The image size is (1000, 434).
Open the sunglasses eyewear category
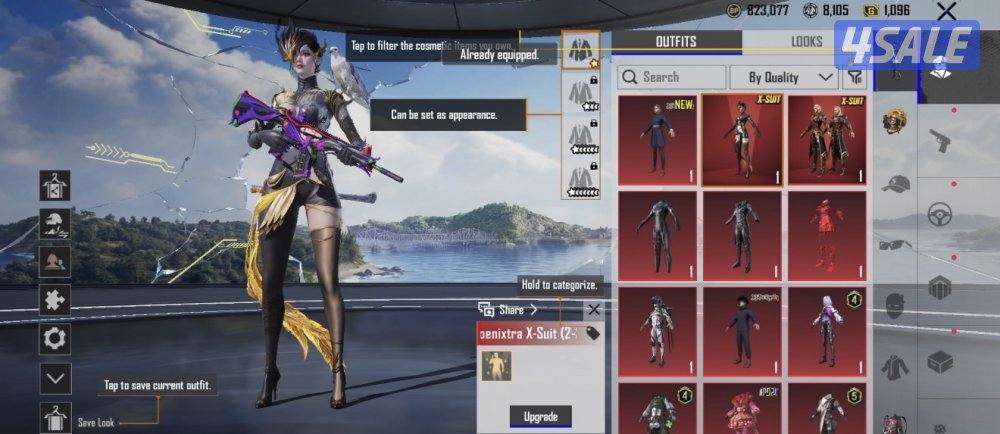click(895, 244)
